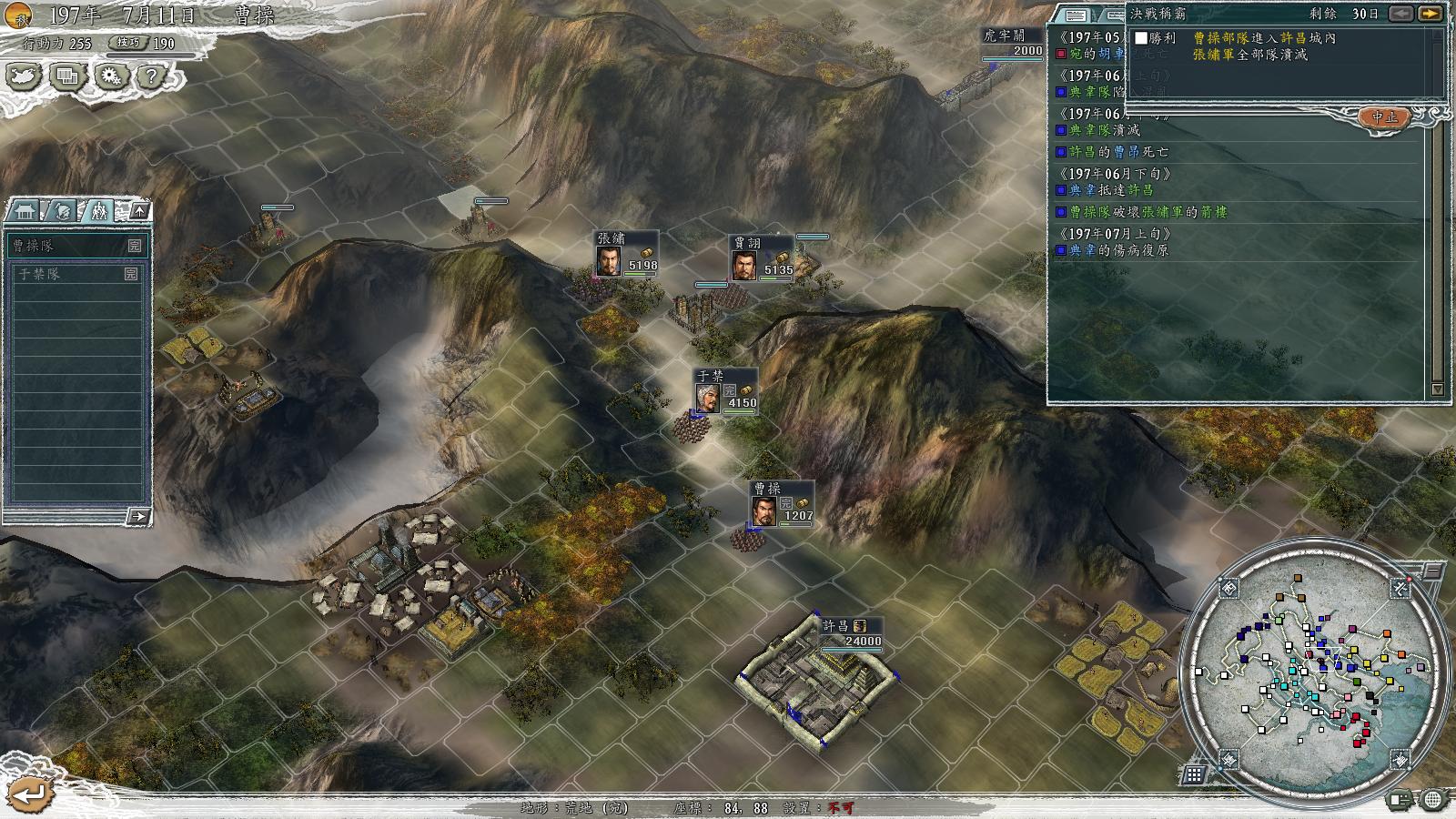Image resolution: width=1456 pixels, height=819 pixels.
Task: Toggle the 勝利 victory objective checkbox
Action: 1140,38
